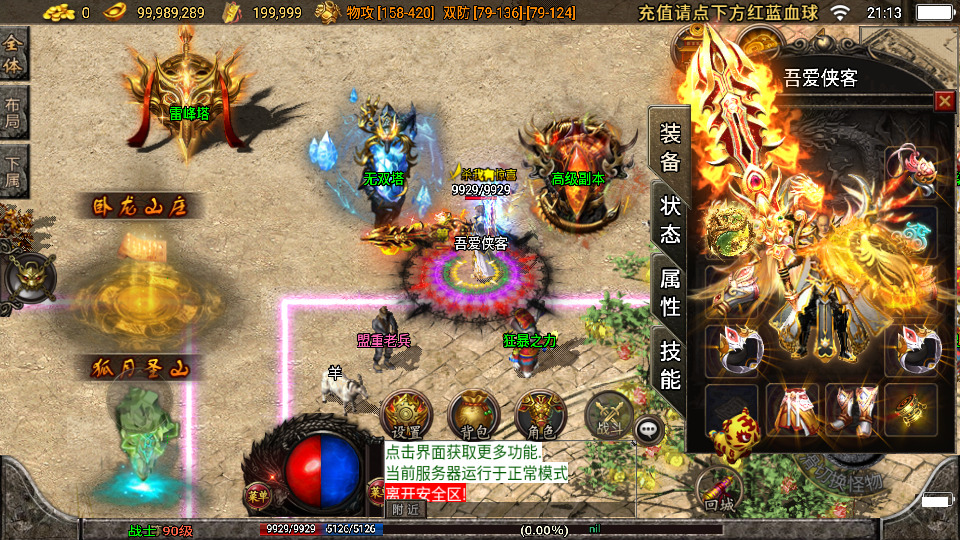Open the 状态 status tab
This screenshot has width=960, height=540.
pos(670,218)
